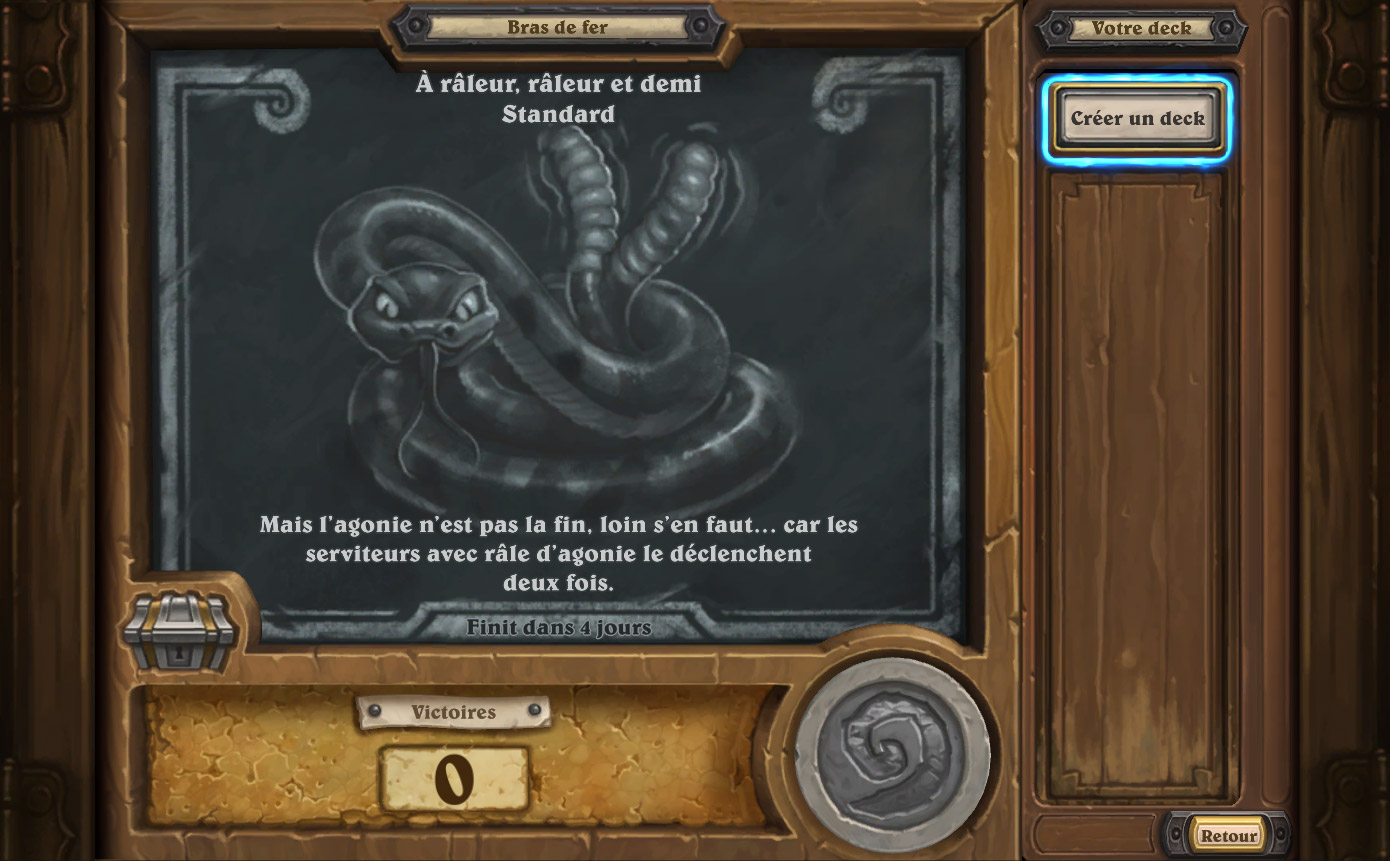Click the glowing blue highlight around Créer un deck
The height and width of the screenshot is (861, 1390).
(1138, 118)
